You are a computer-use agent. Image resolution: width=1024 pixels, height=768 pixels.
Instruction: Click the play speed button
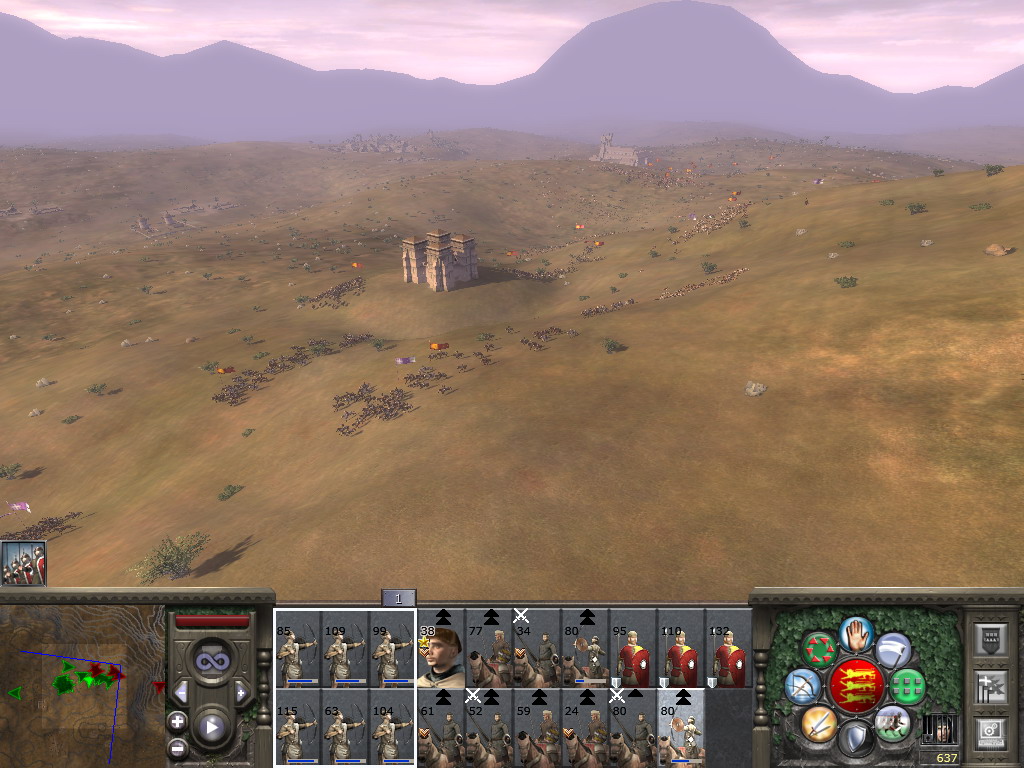click(x=211, y=726)
